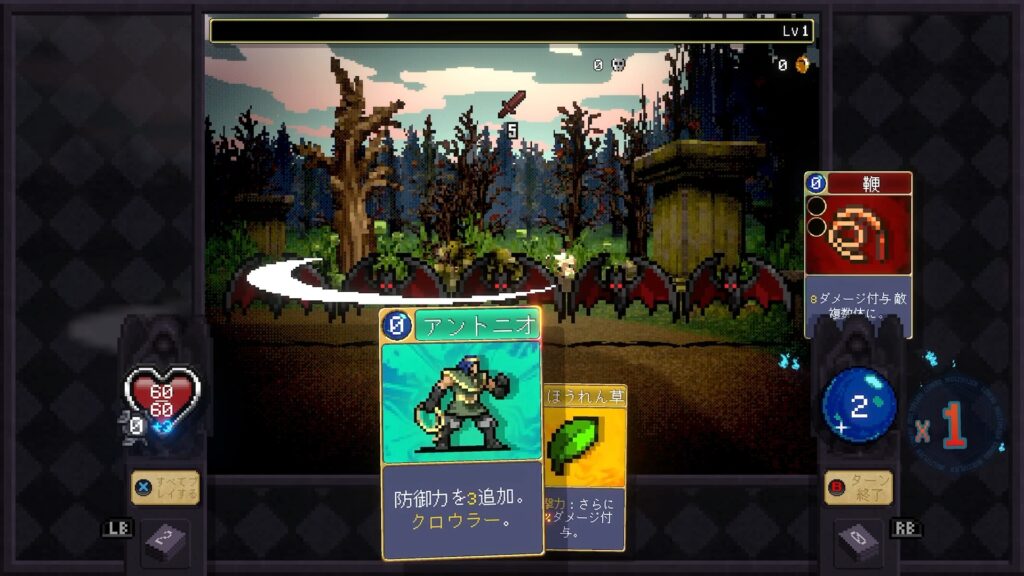View the discard pile deck
1024x576 pixels.
[x=858, y=543]
